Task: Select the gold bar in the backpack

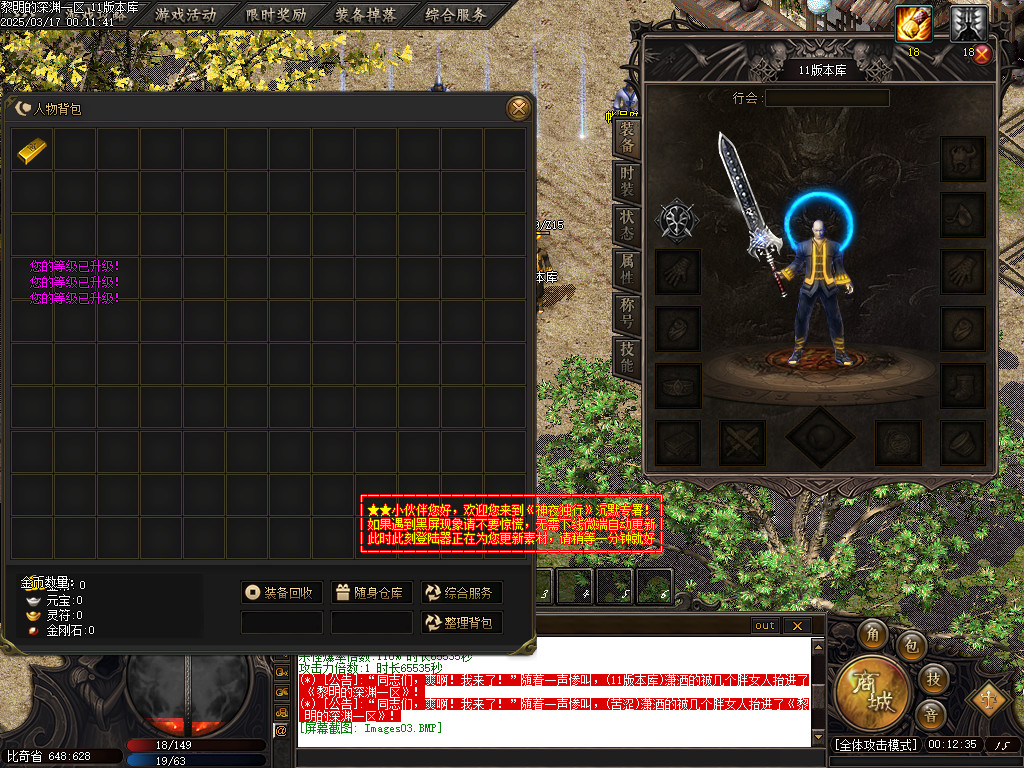Action: [33, 150]
